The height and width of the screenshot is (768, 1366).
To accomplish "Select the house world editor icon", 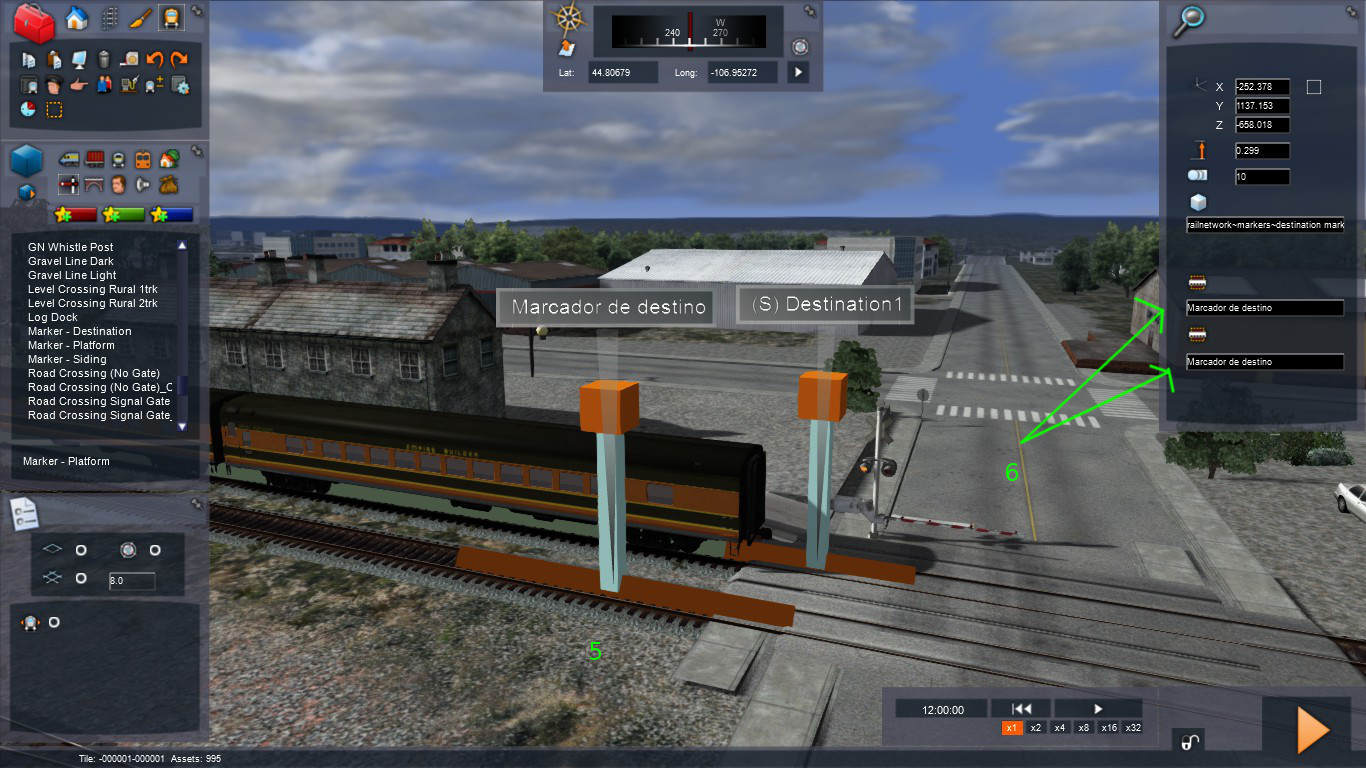I will (76, 18).
